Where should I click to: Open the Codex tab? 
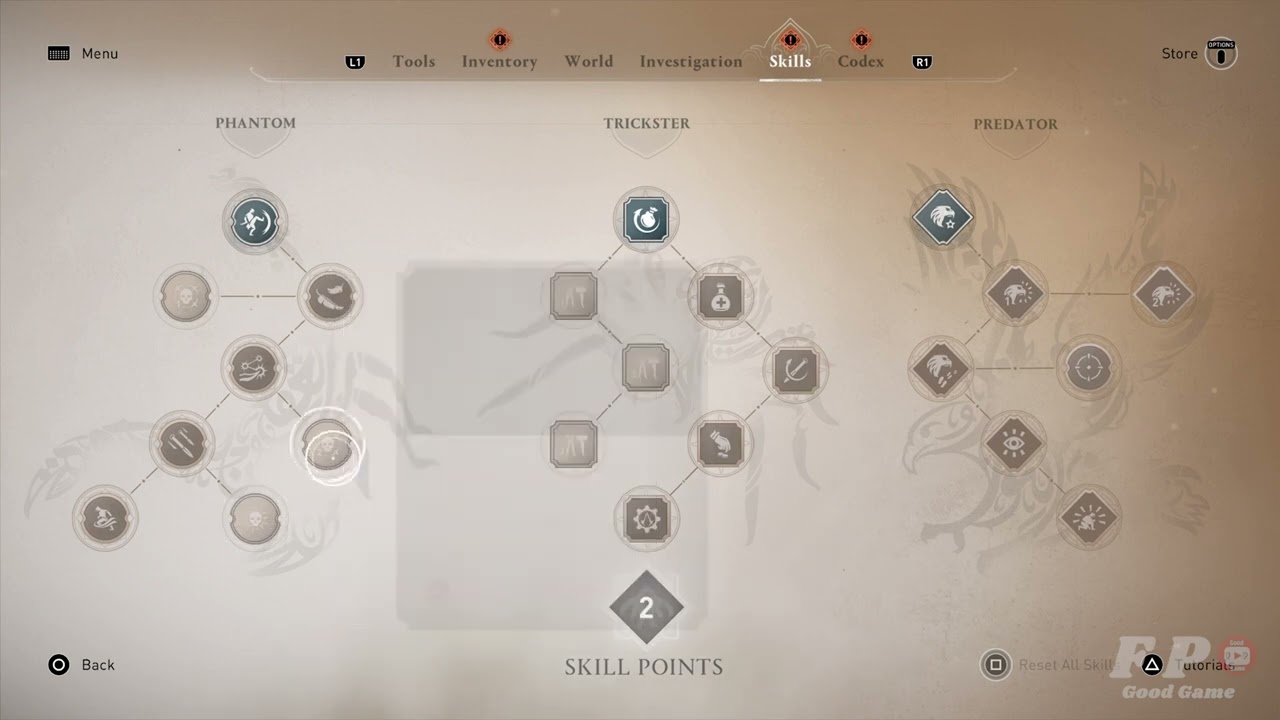860,61
